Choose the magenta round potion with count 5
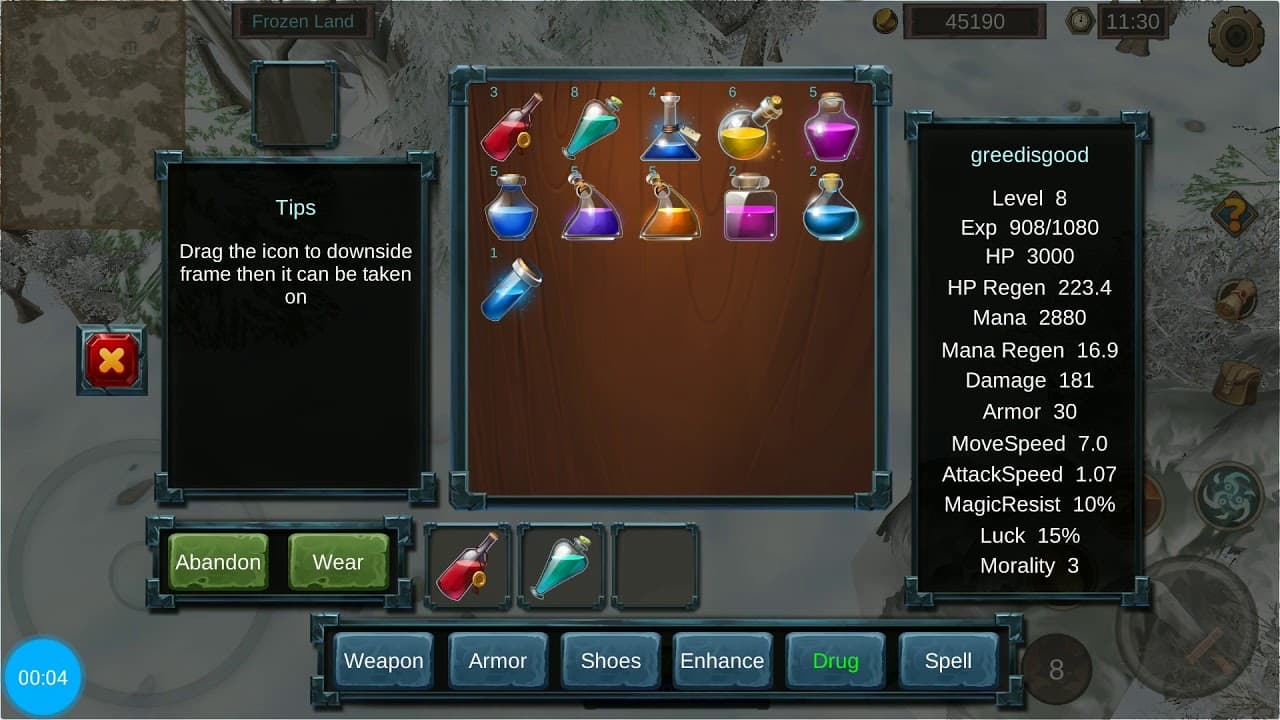Screen dimensions: 1280x720 coord(831,128)
